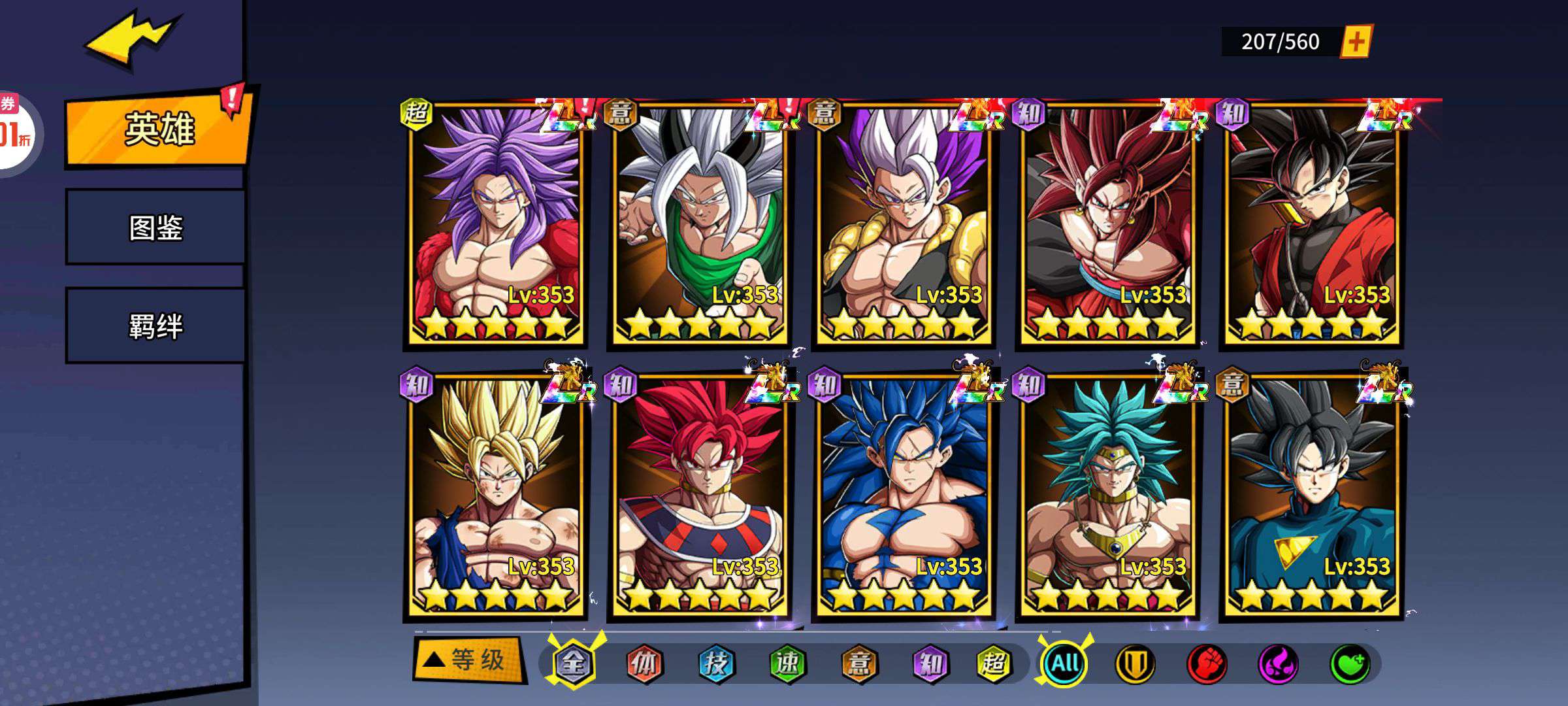This screenshot has height=706, width=1568.
Task: Go back with the yellow lightning arrow
Action: [129, 41]
